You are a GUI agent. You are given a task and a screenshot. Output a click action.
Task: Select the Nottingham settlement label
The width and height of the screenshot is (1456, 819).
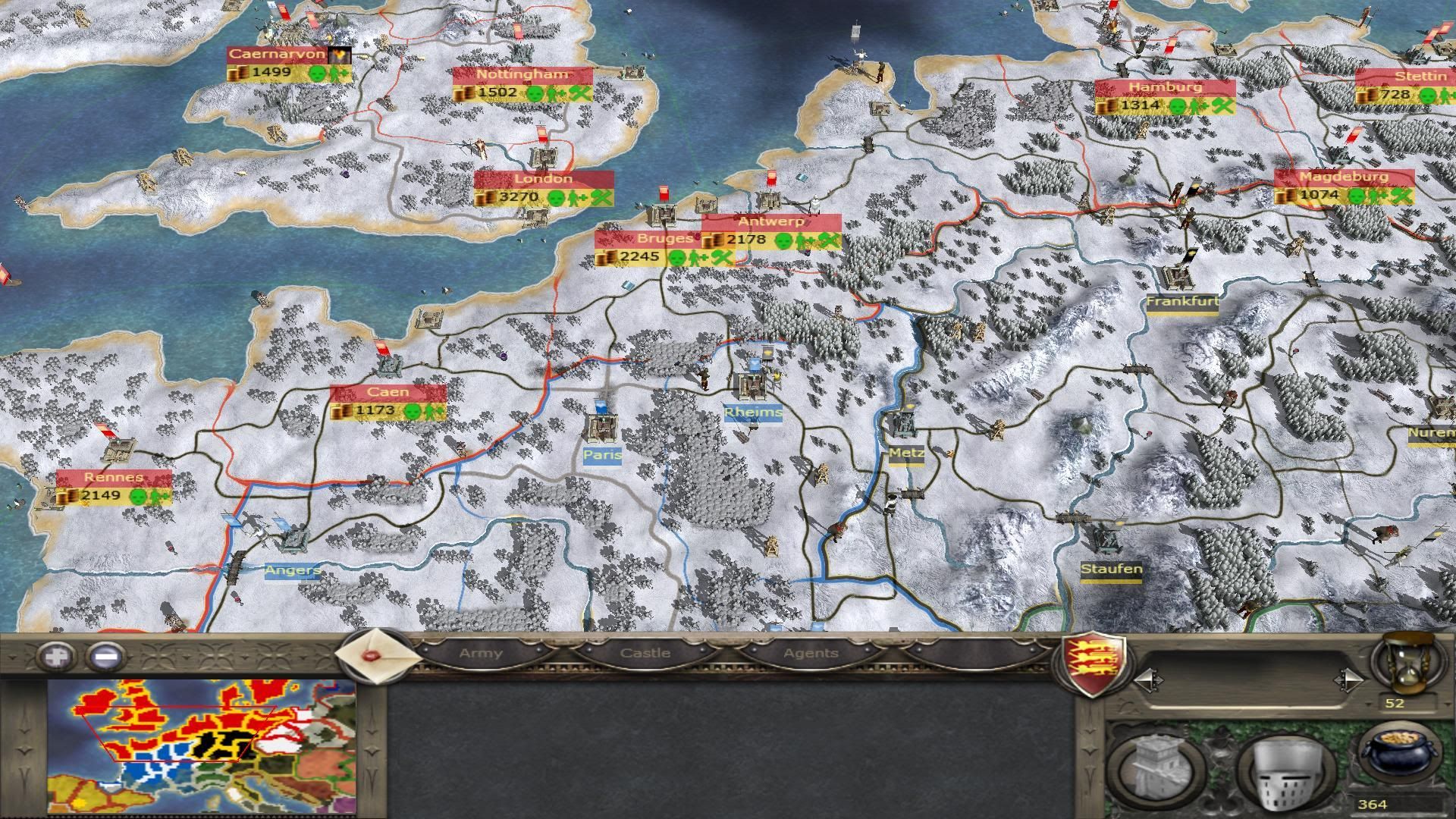(522, 74)
